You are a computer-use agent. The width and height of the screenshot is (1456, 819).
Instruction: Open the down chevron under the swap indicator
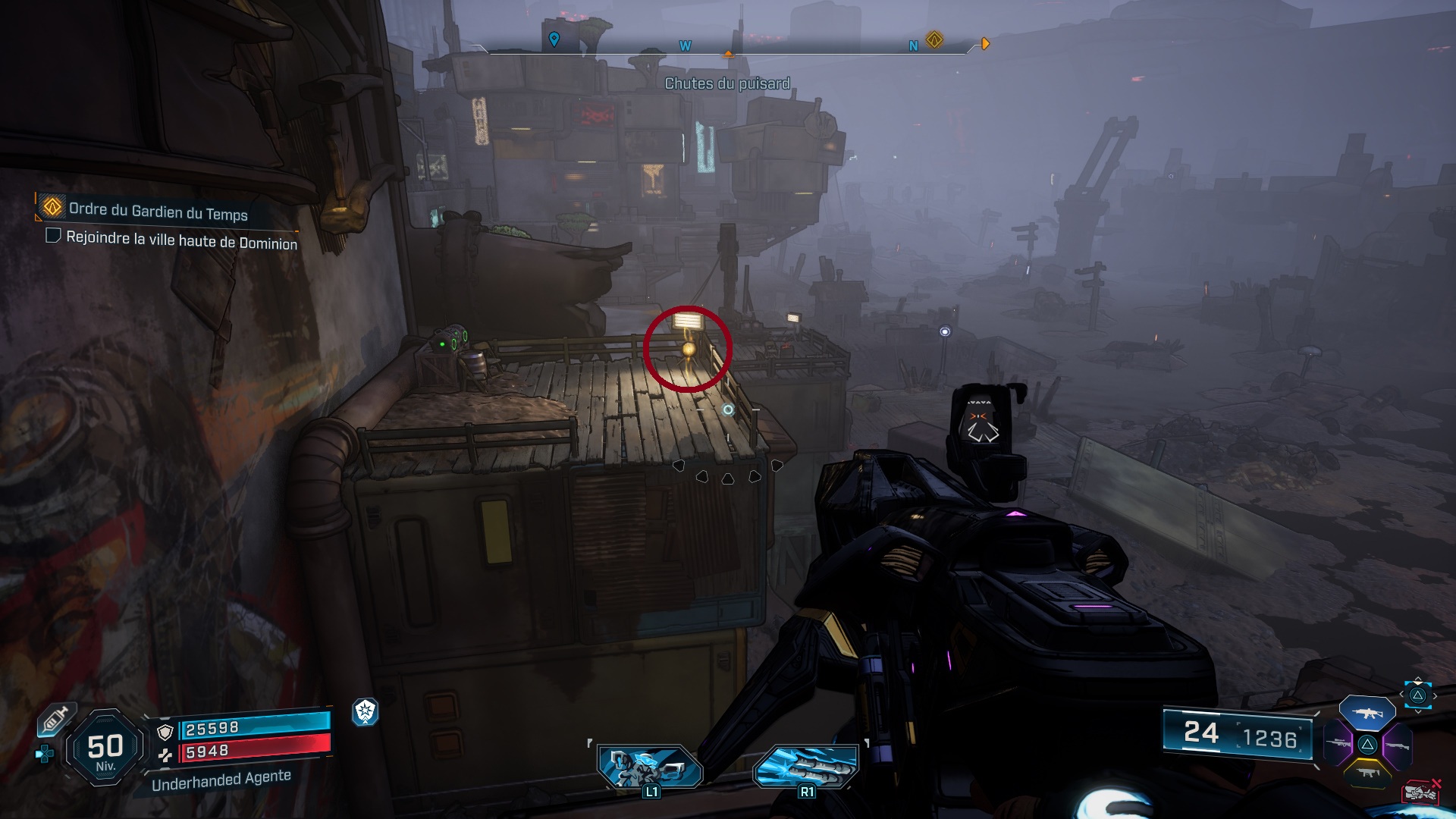(1418, 712)
